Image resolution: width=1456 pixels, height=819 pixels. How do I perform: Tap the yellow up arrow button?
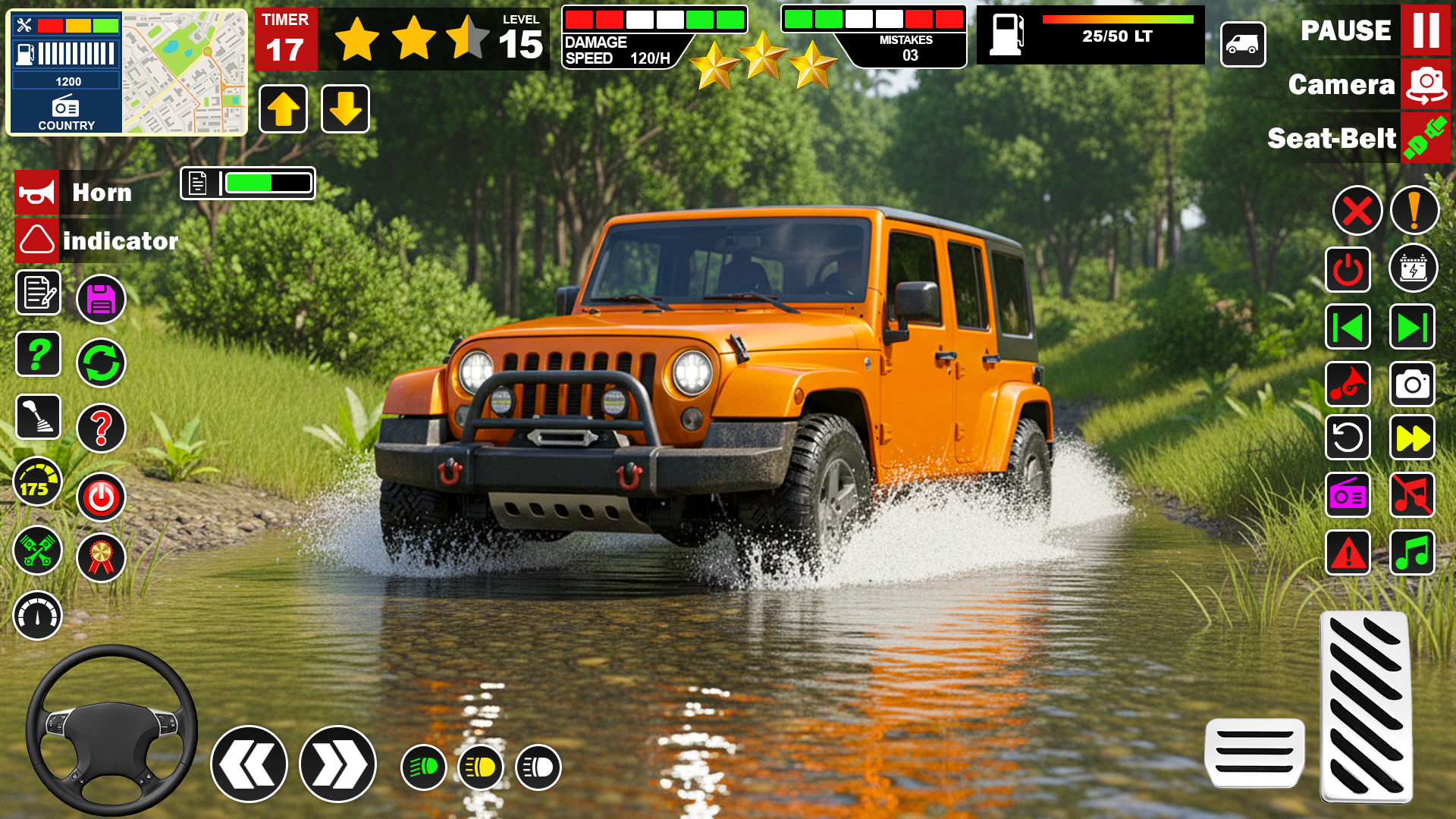tap(283, 109)
